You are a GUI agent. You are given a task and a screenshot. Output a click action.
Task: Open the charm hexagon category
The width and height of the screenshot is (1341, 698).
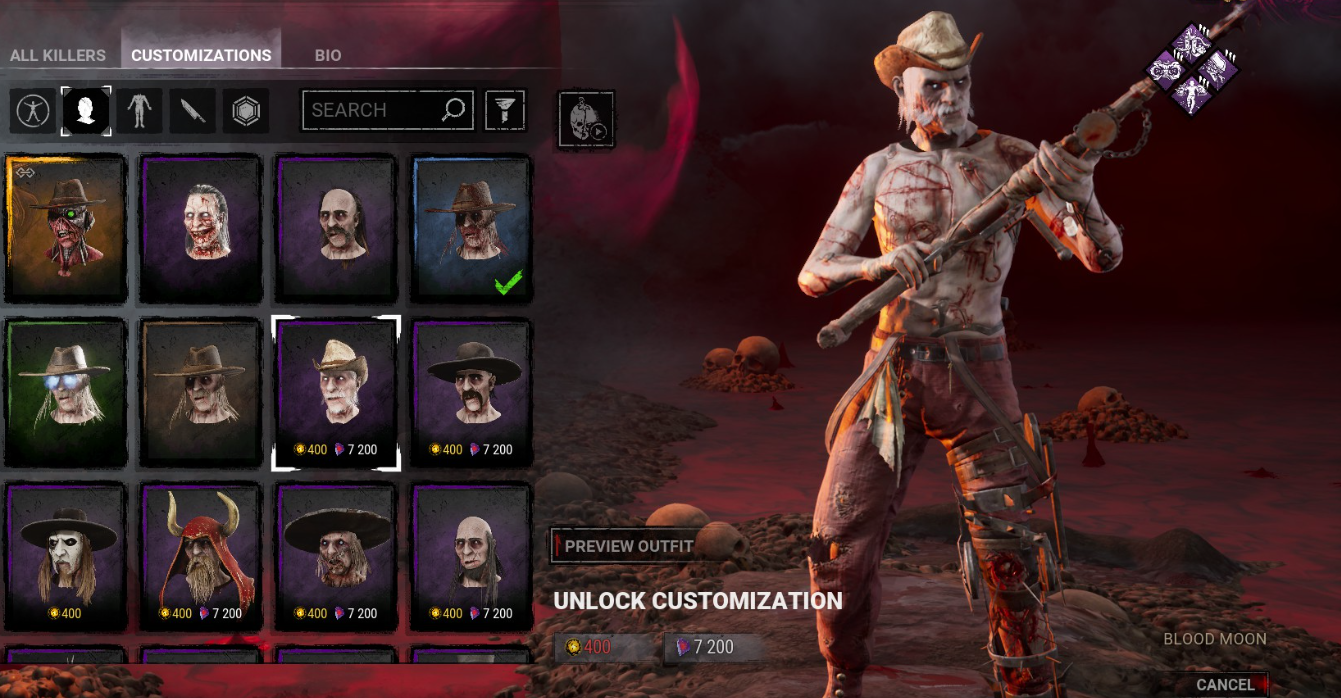(245, 111)
